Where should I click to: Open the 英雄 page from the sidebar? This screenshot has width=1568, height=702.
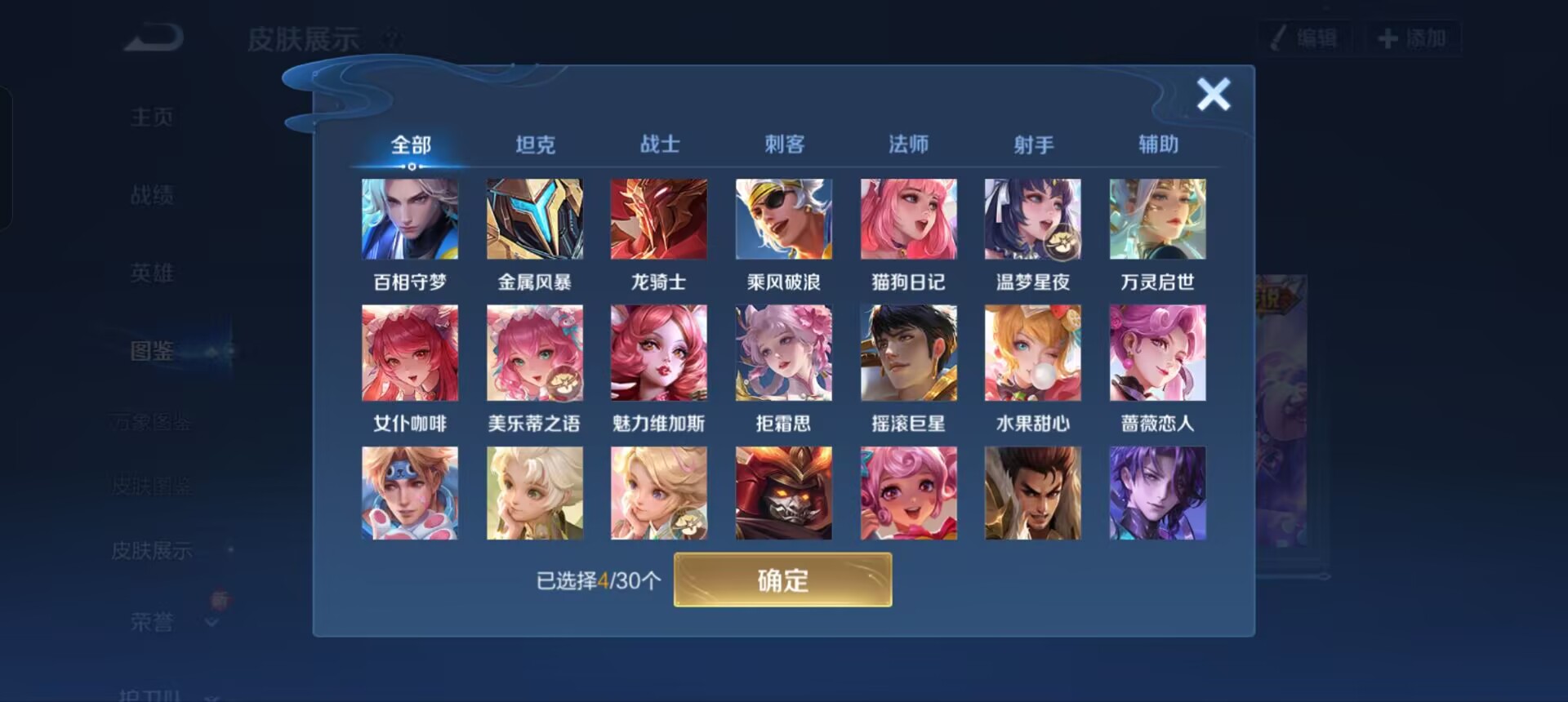tap(151, 273)
